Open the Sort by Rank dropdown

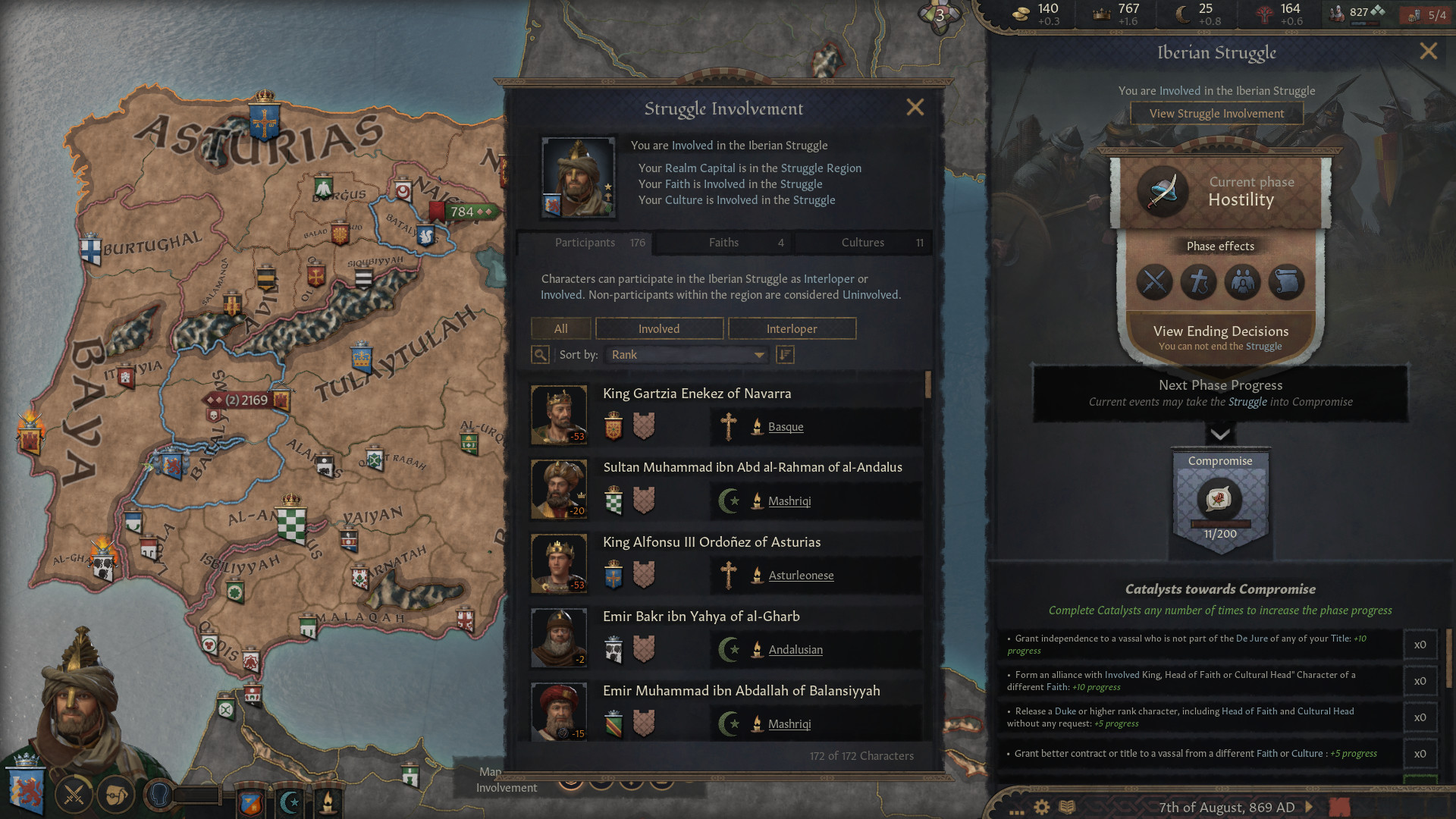tap(685, 354)
